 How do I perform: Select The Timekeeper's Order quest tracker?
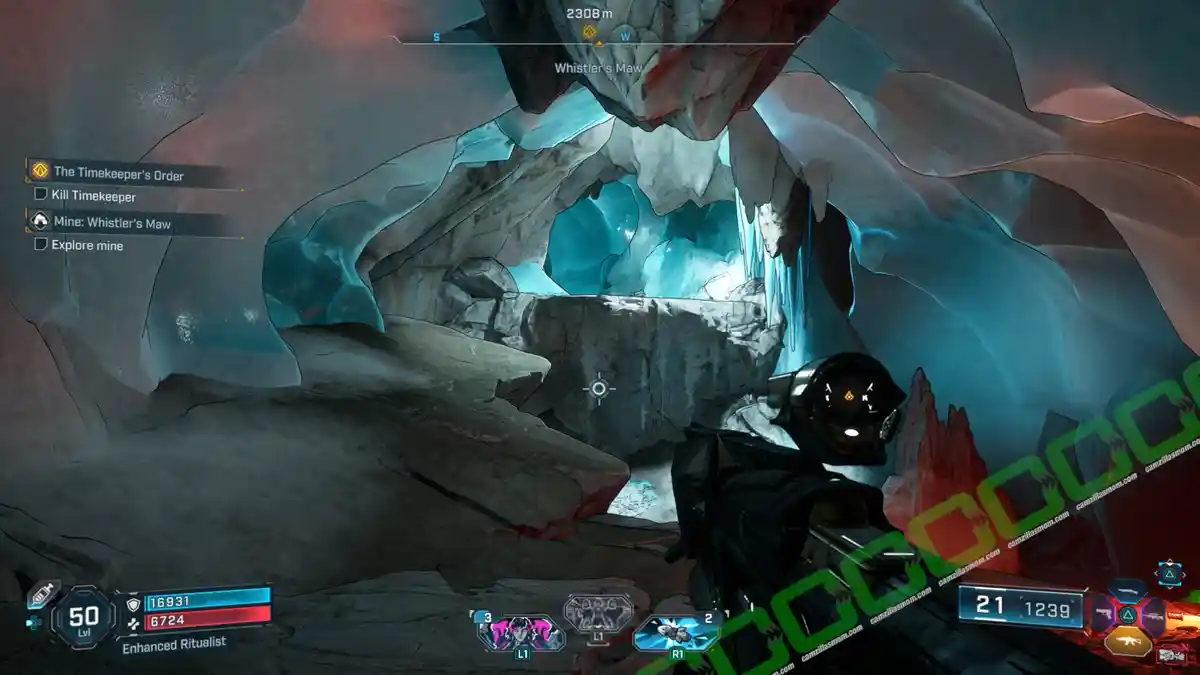click(118, 174)
